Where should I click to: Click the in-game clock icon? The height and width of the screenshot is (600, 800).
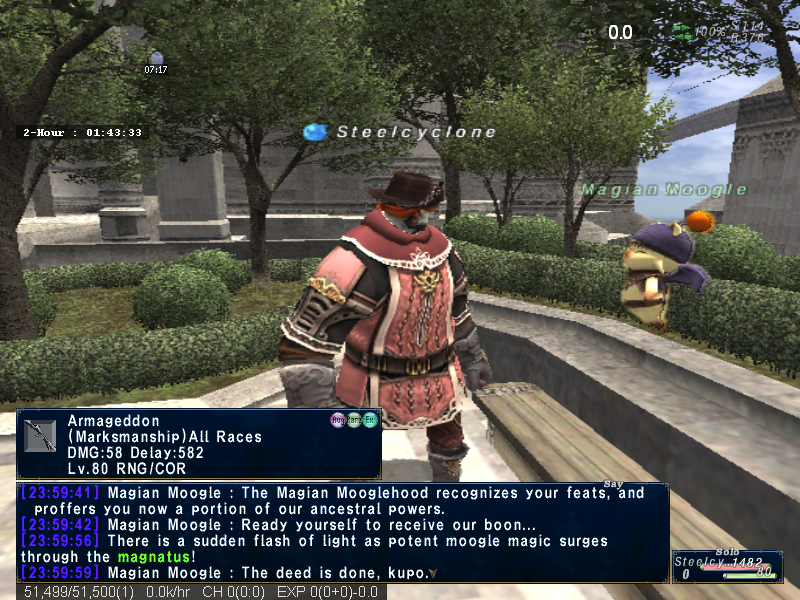(155, 59)
